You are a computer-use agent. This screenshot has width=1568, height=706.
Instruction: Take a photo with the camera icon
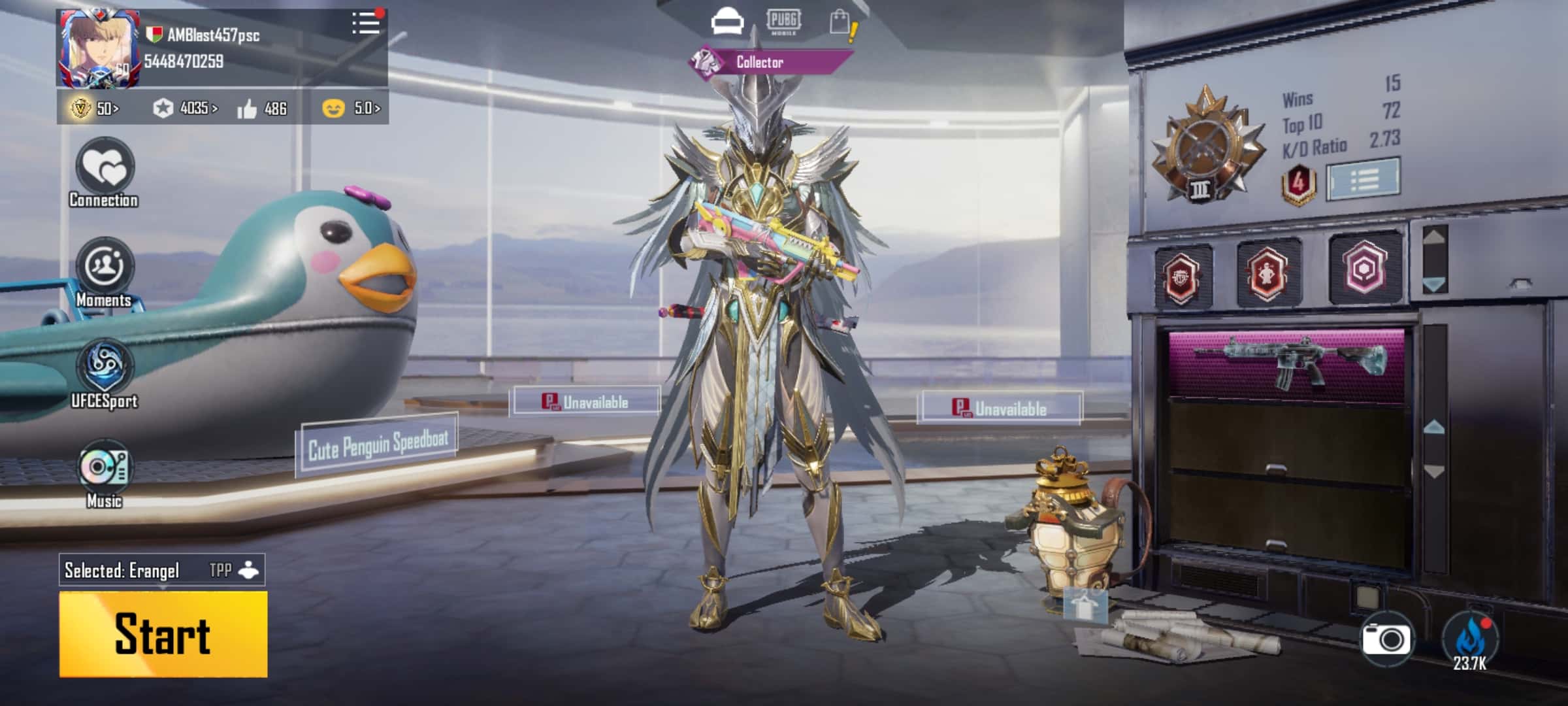[x=1386, y=639]
